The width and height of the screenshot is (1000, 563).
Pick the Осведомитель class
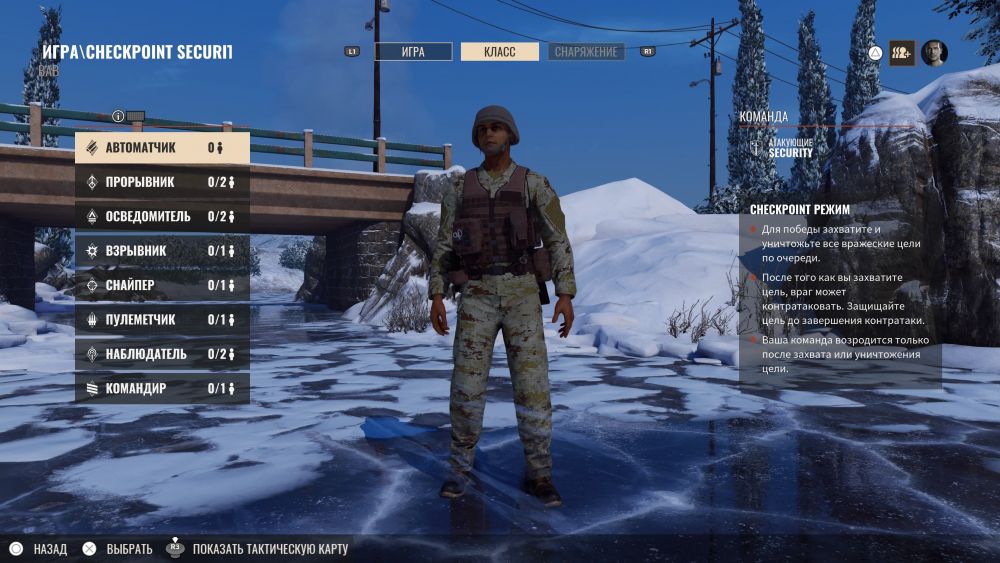pyautogui.click(x=162, y=216)
